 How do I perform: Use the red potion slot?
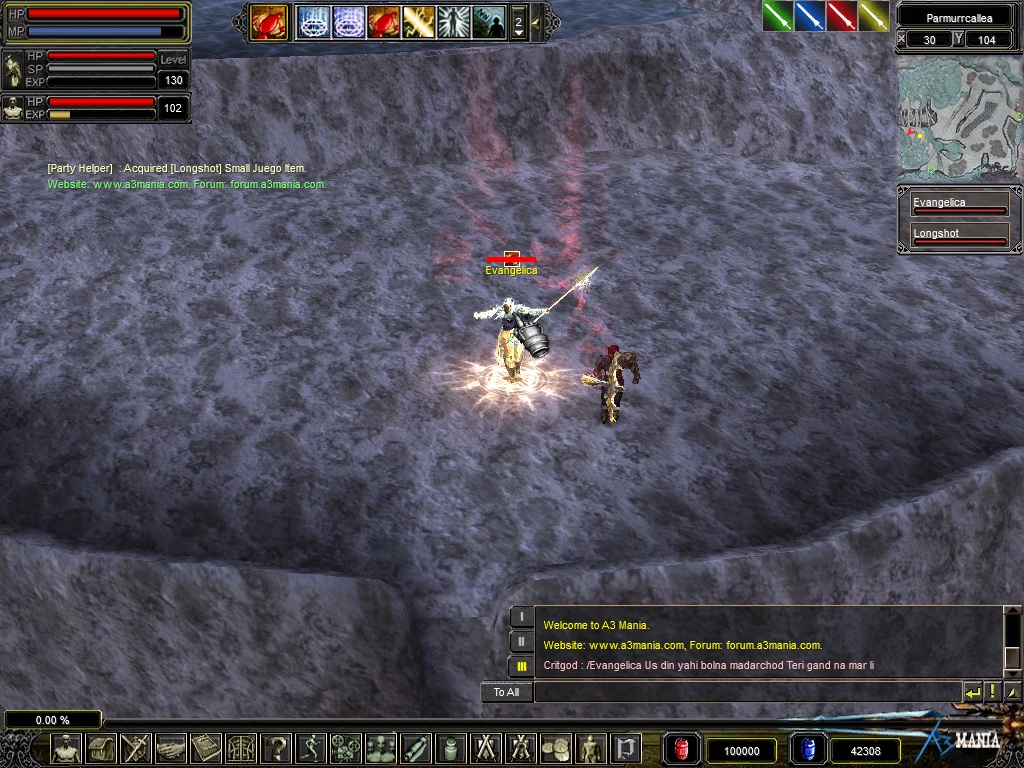[x=682, y=749]
